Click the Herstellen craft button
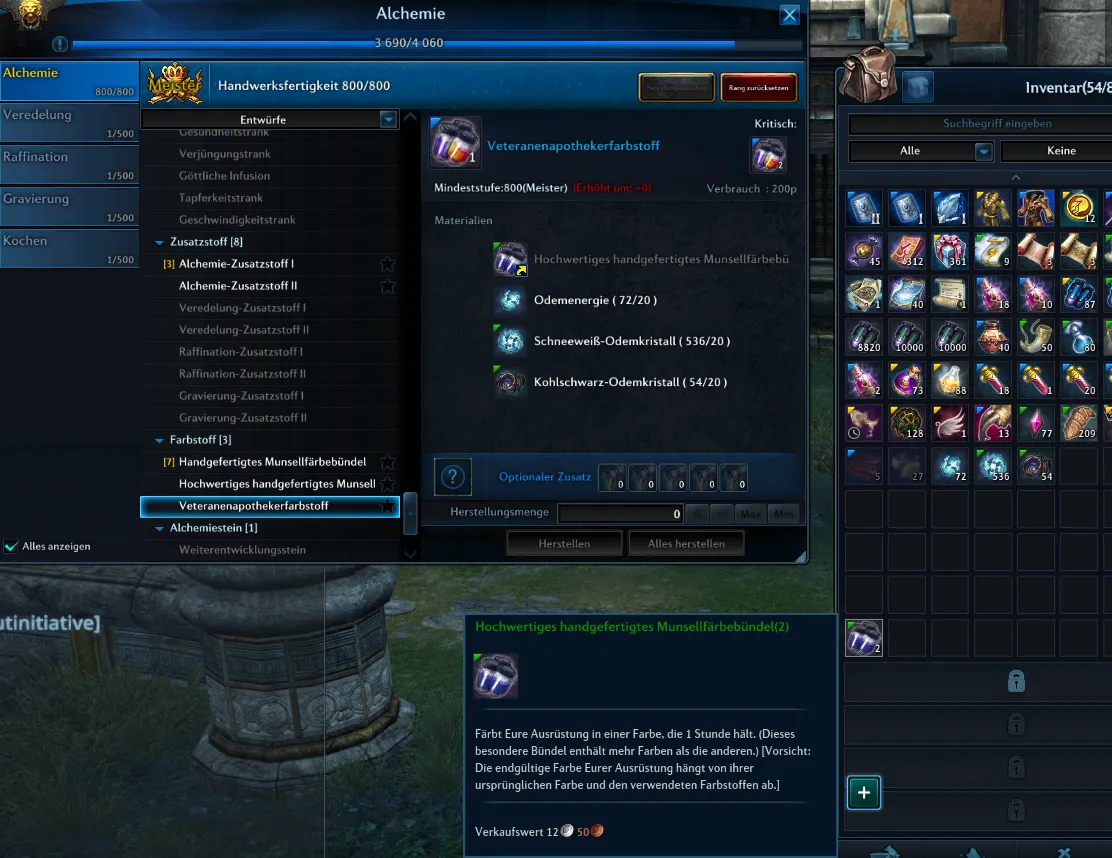Image resolution: width=1112 pixels, height=858 pixels. 564,543
